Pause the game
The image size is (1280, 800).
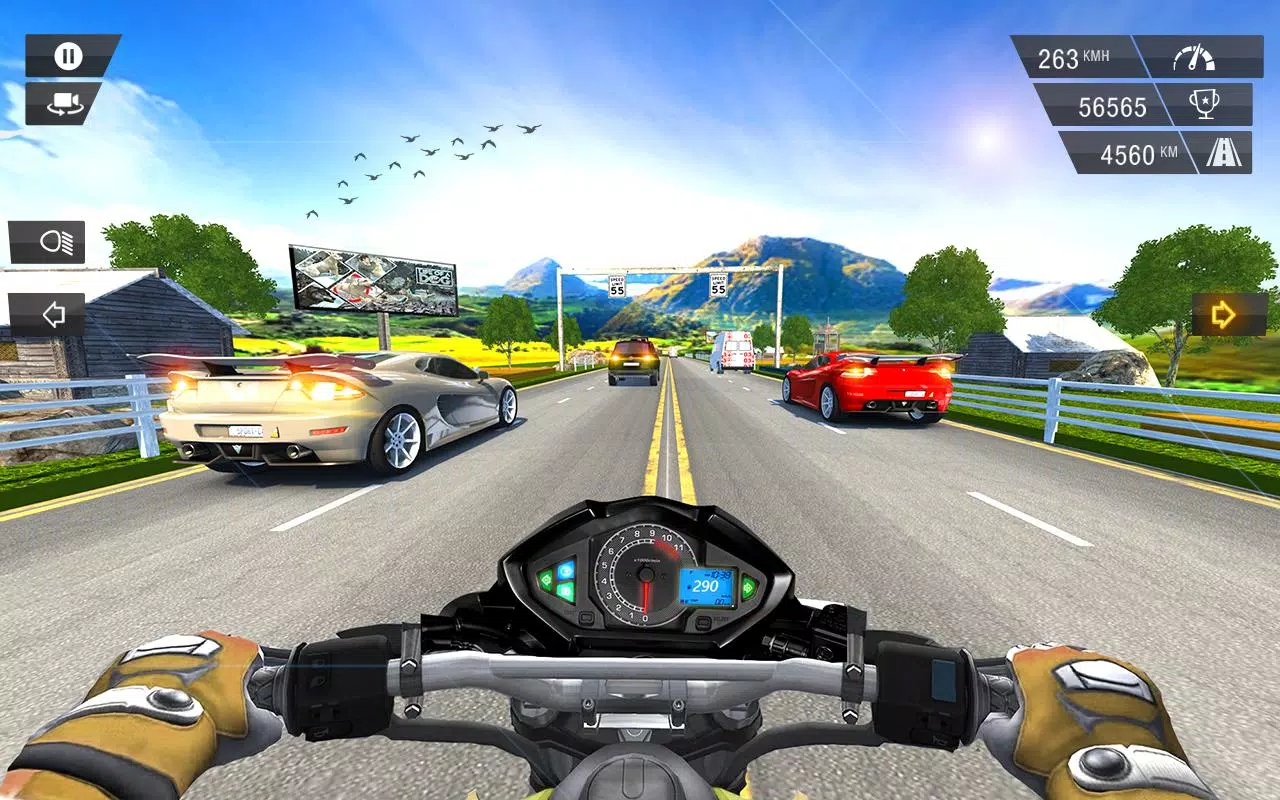(x=67, y=55)
